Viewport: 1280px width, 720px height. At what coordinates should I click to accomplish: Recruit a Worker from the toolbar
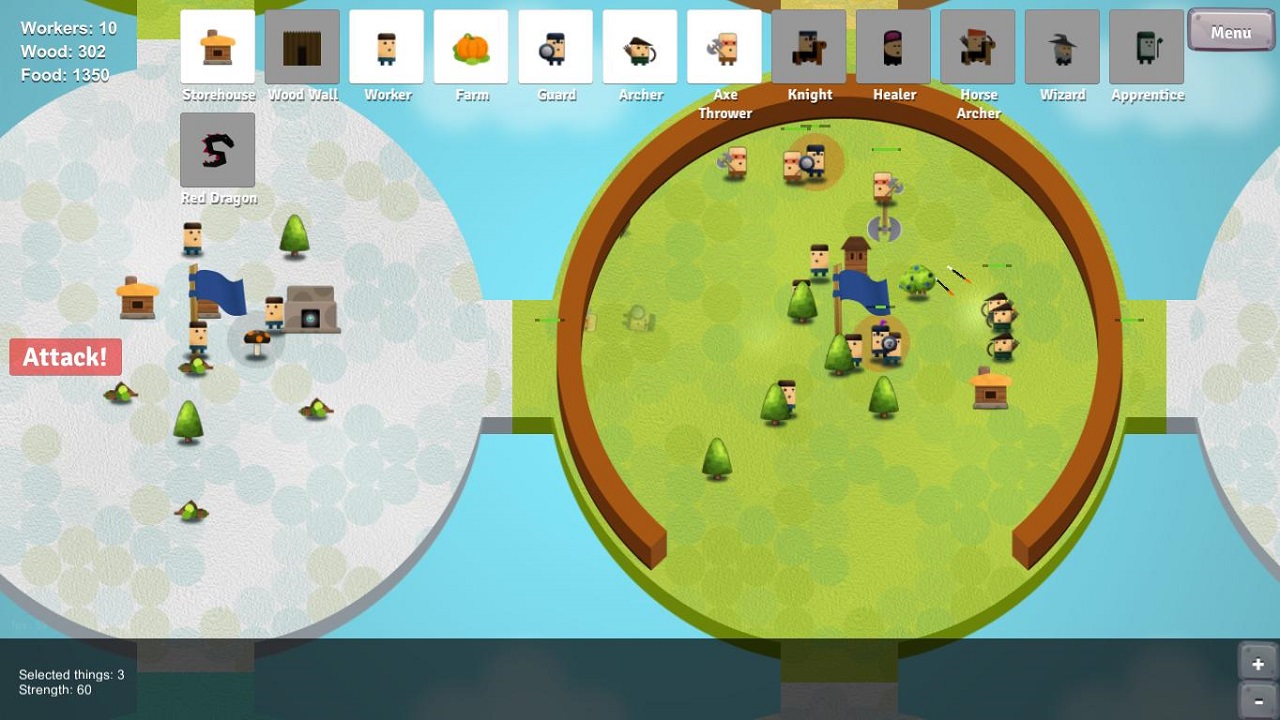click(x=387, y=47)
